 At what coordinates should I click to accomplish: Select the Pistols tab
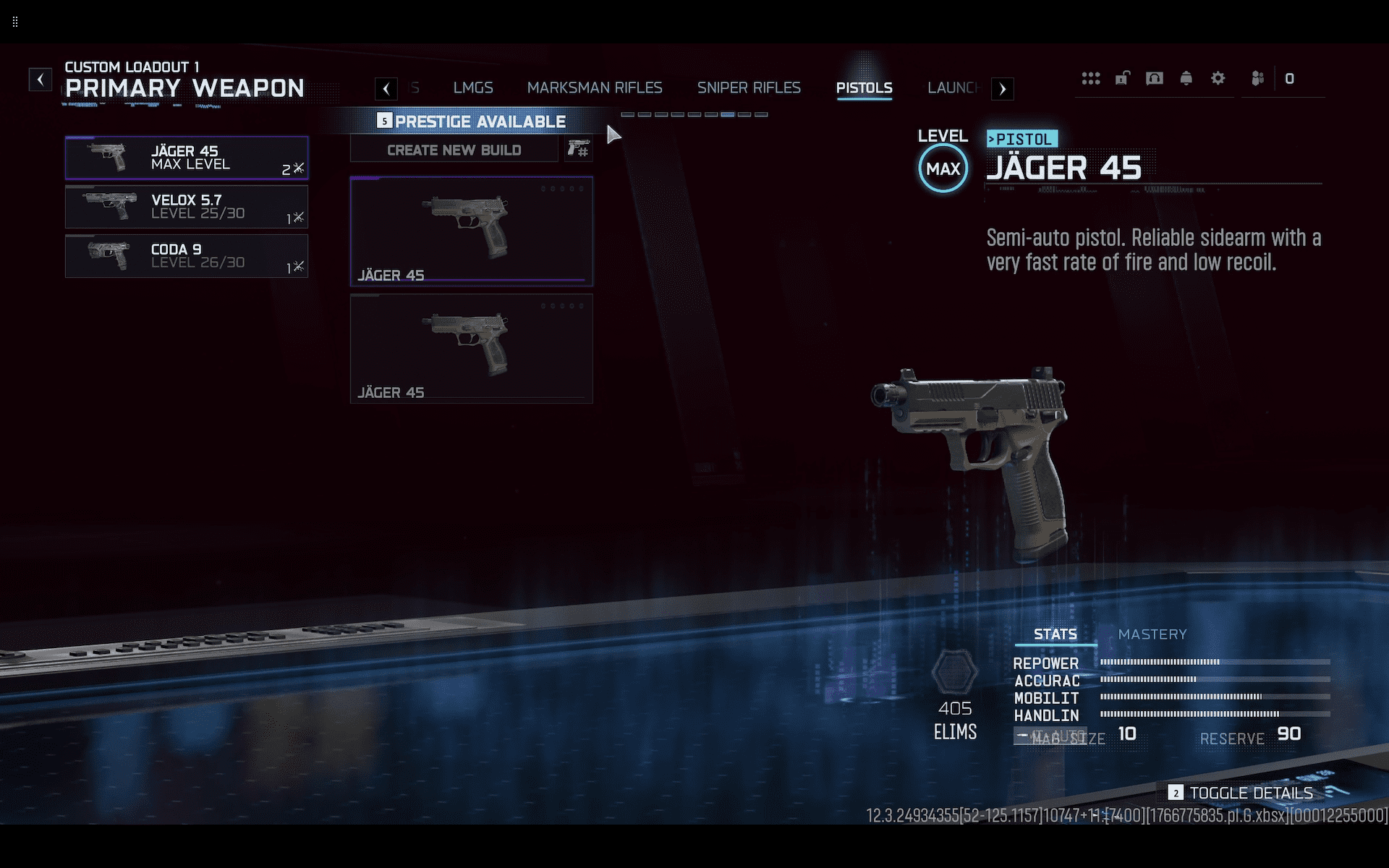coord(864,88)
